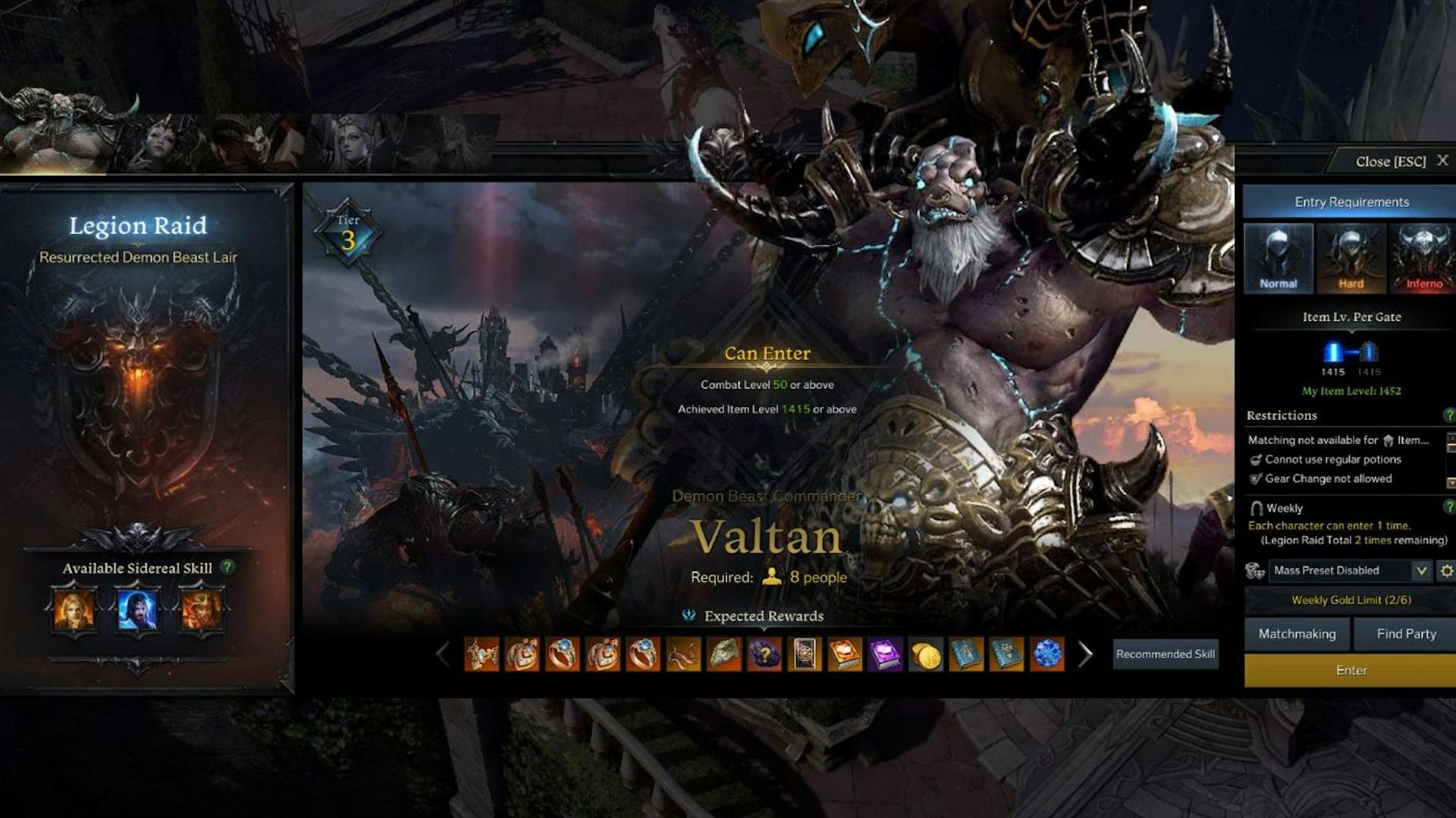Open the Sidereal Skill help tooltip

[x=227, y=567]
